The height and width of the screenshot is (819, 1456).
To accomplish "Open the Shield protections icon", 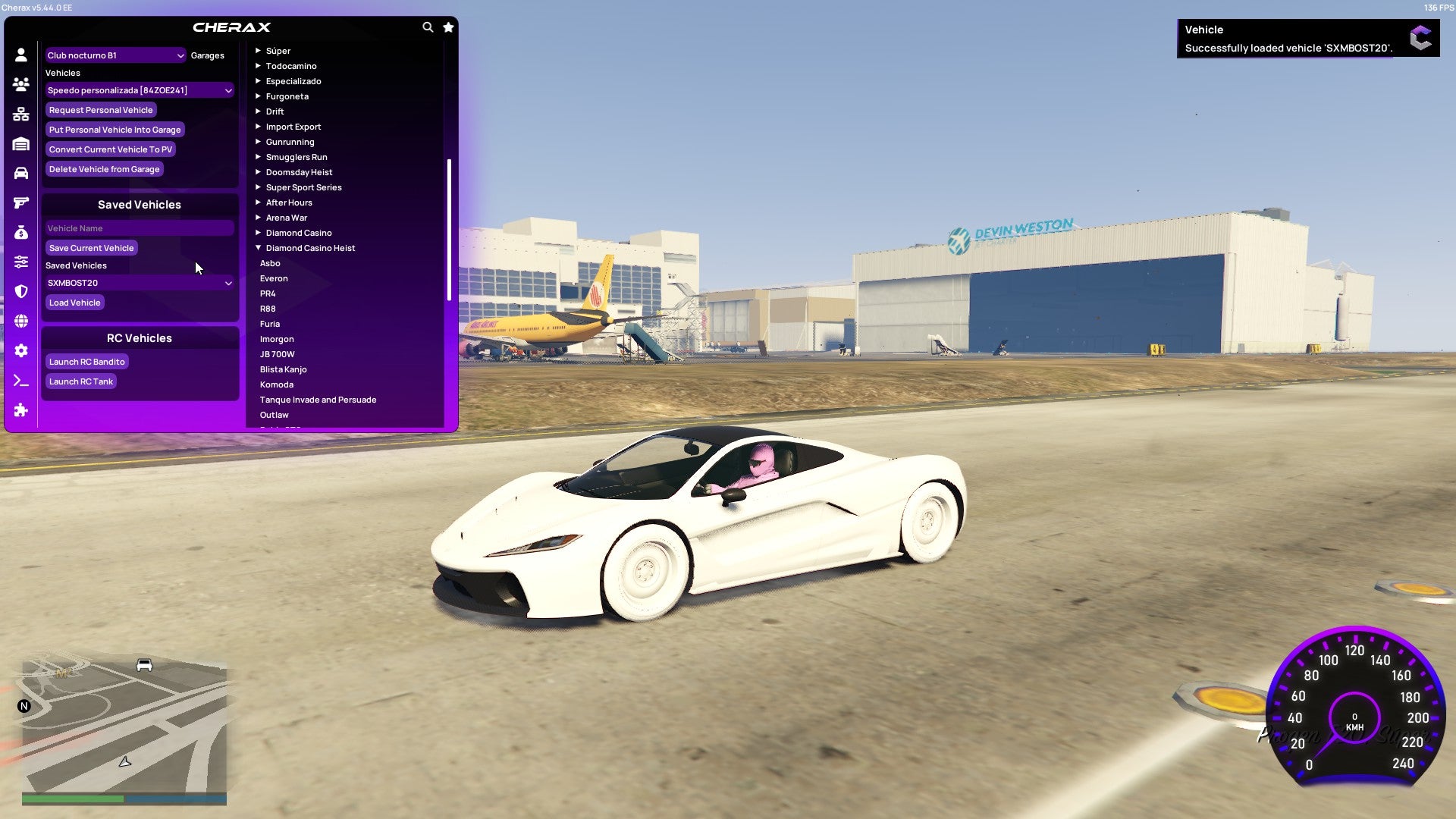I will tap(20, 291).
